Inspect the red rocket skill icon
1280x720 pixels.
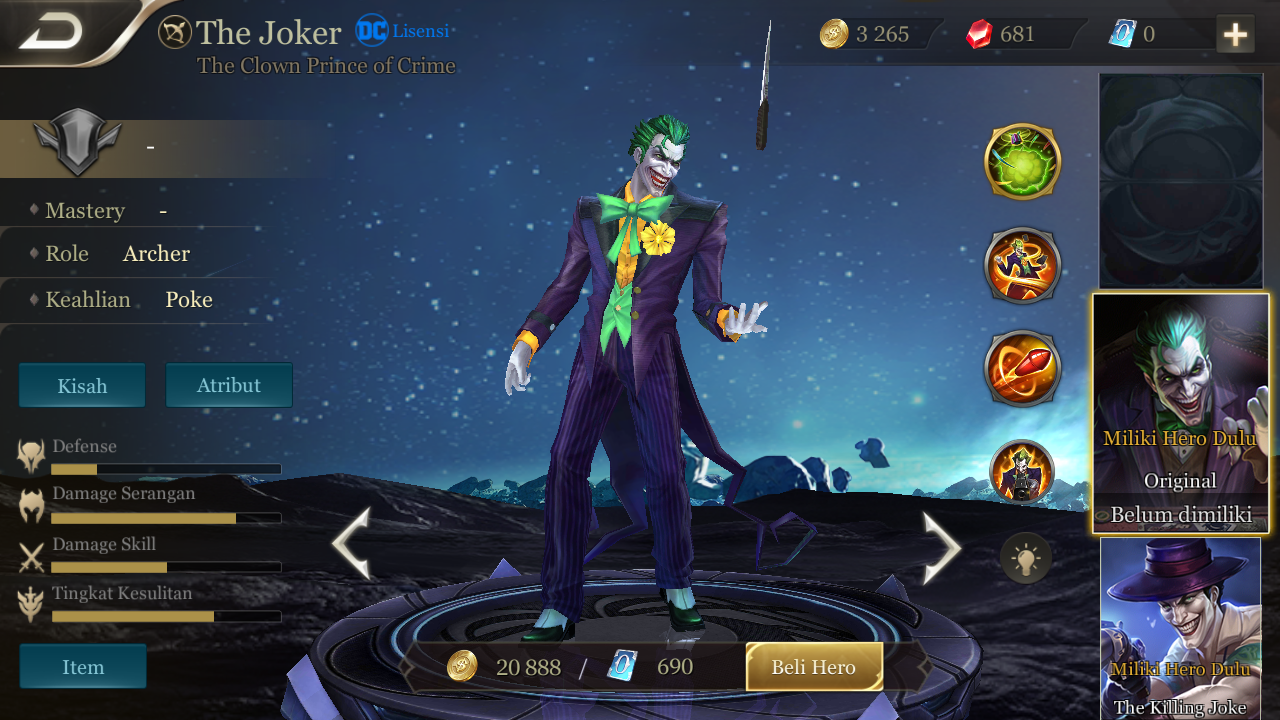click(1022, 368)
